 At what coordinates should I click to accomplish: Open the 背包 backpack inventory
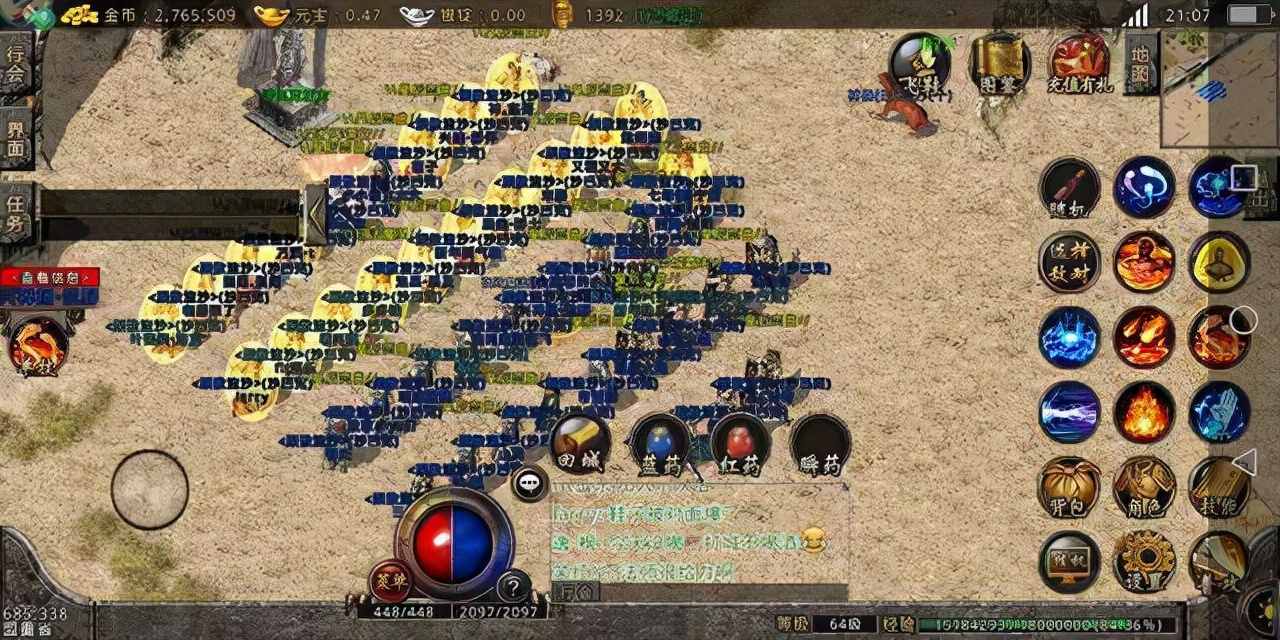point(1069,487)
